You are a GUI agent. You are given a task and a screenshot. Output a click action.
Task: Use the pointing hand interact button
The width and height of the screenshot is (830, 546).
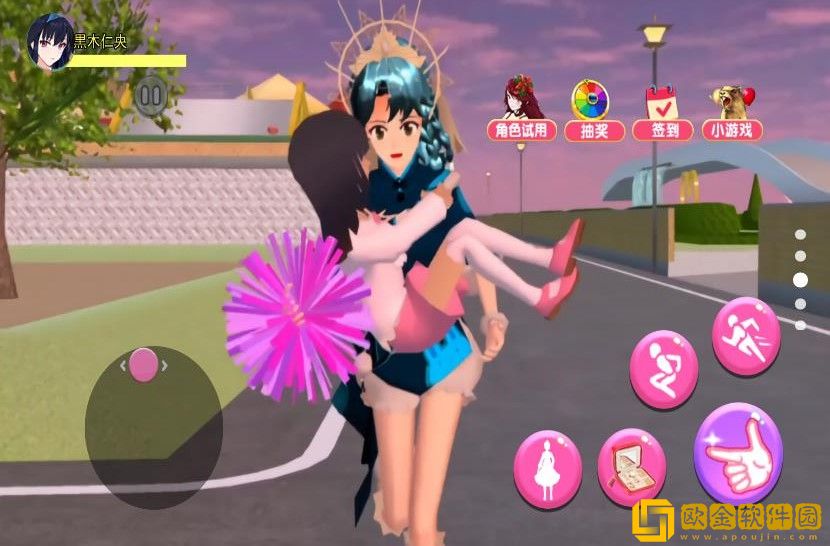pos(738,454)
